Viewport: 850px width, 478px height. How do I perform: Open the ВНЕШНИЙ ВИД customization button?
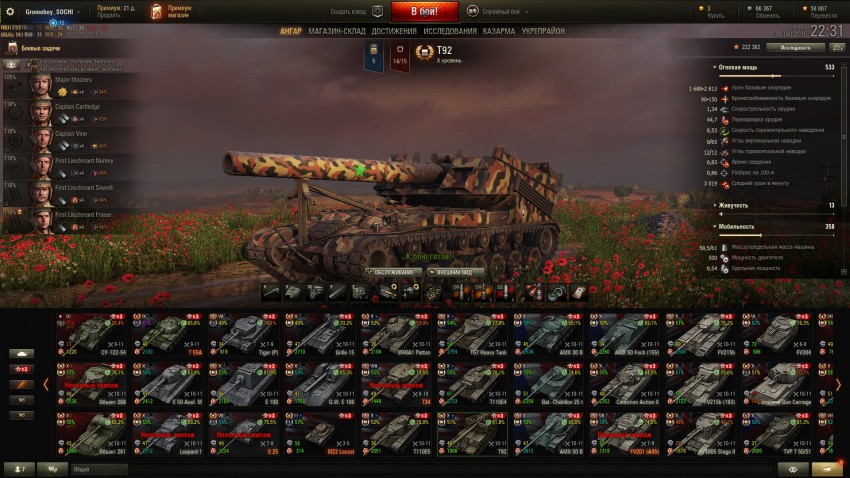coord(456,272)
